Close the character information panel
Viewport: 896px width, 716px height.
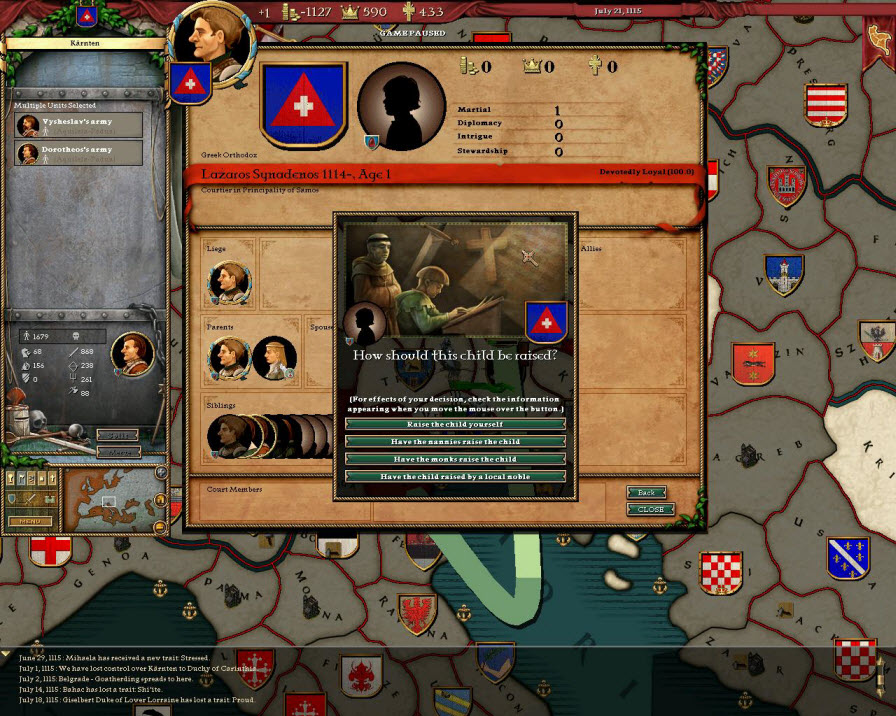[650, 509]
